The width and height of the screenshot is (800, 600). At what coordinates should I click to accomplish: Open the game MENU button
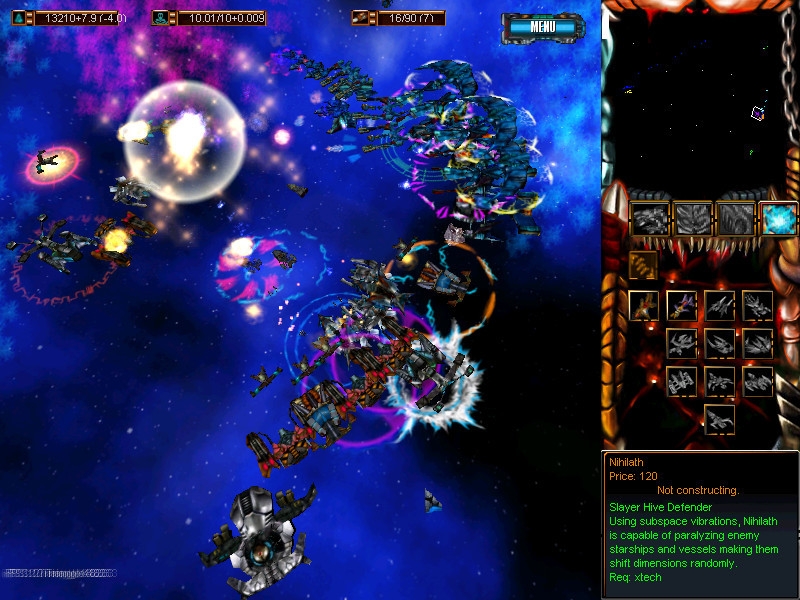(543, 27)
